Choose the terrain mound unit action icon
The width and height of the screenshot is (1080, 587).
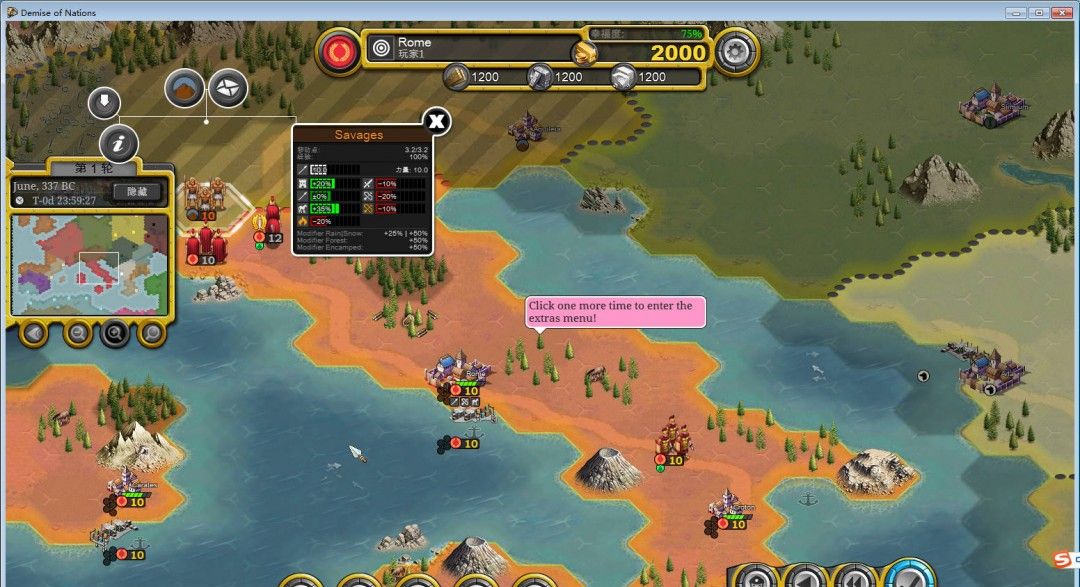(184, 89)
